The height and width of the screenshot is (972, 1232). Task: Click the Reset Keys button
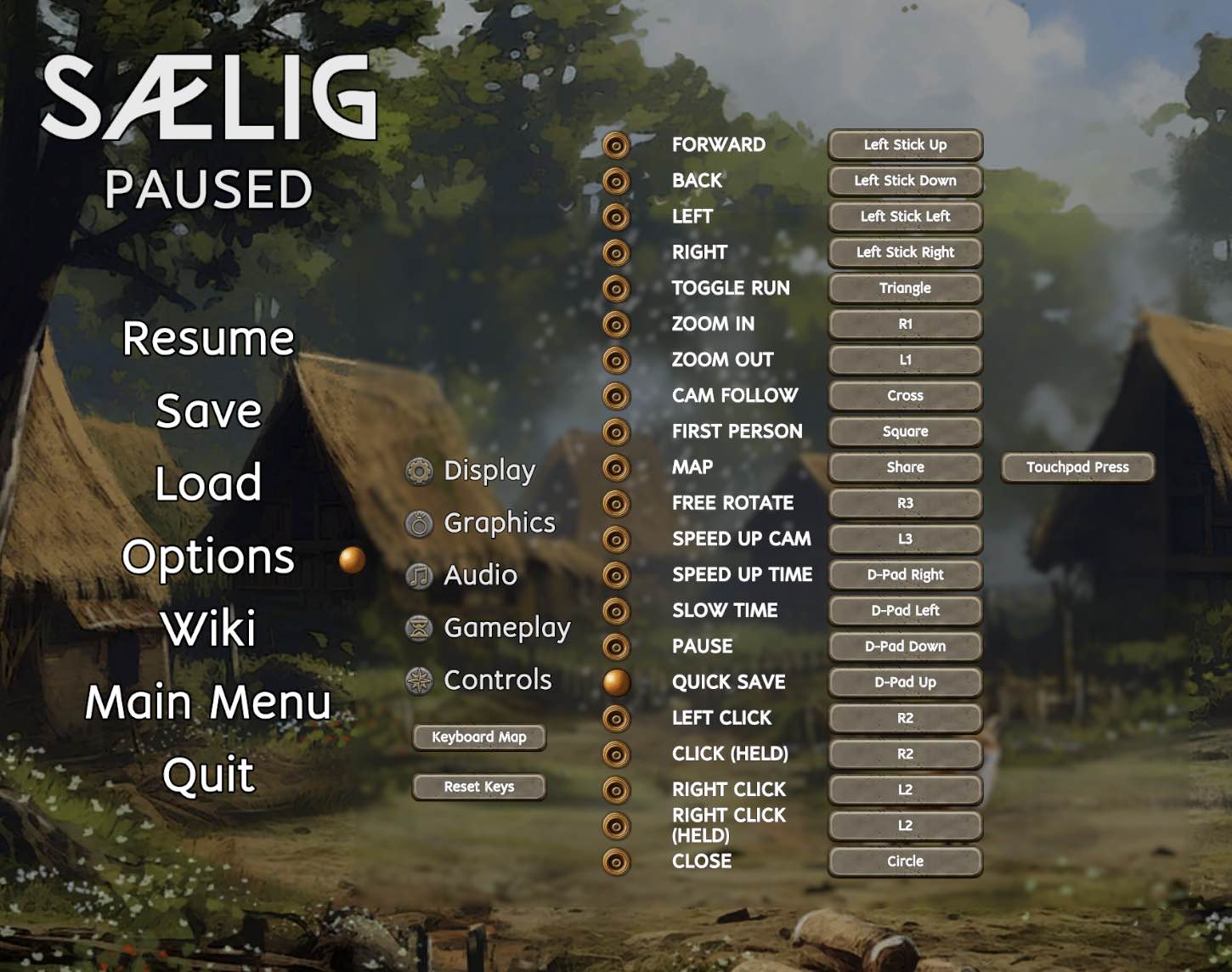click(x=479, y=787)
